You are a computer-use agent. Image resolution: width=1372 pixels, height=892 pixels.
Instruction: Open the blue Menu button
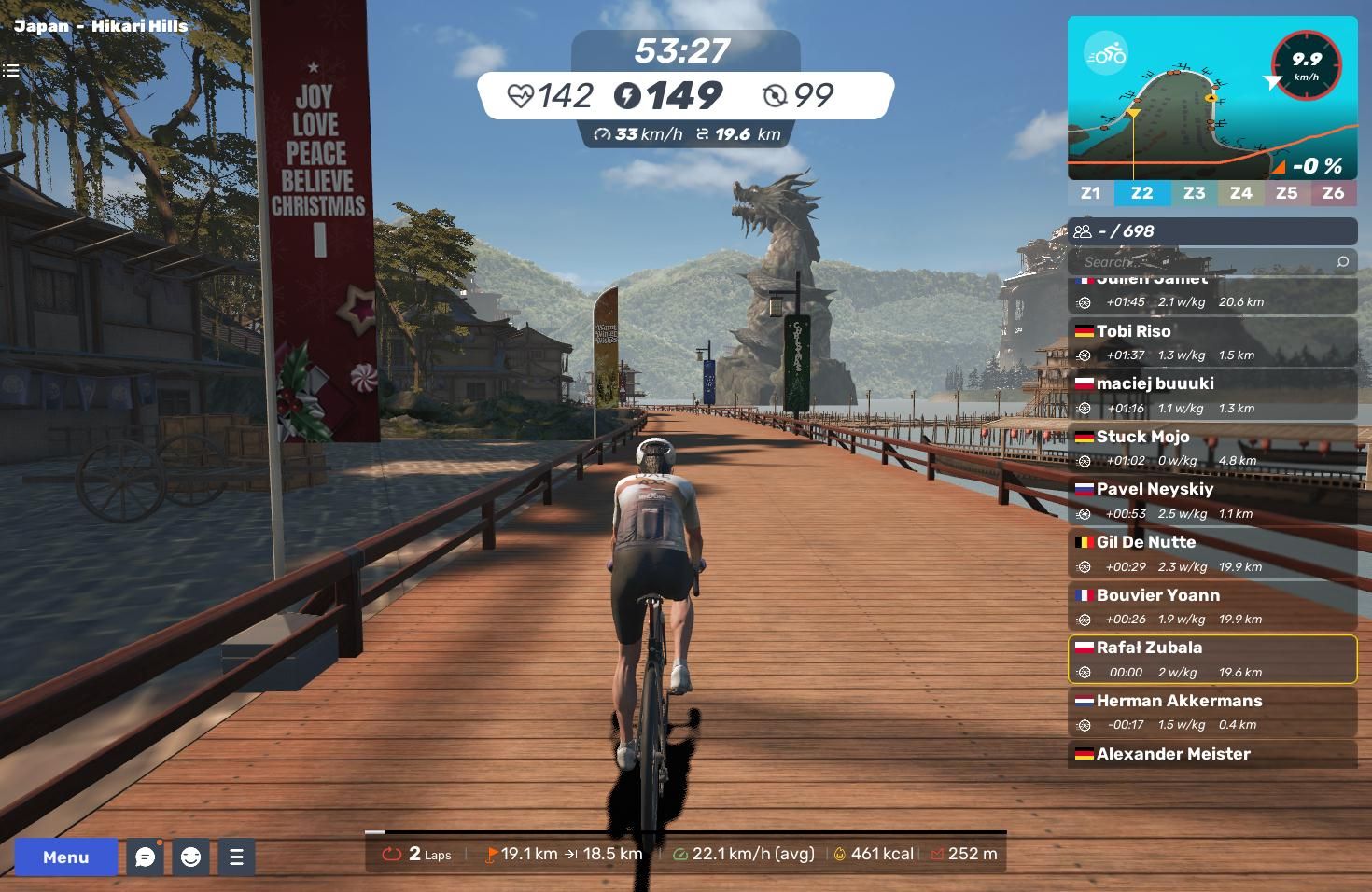point(65,857)
